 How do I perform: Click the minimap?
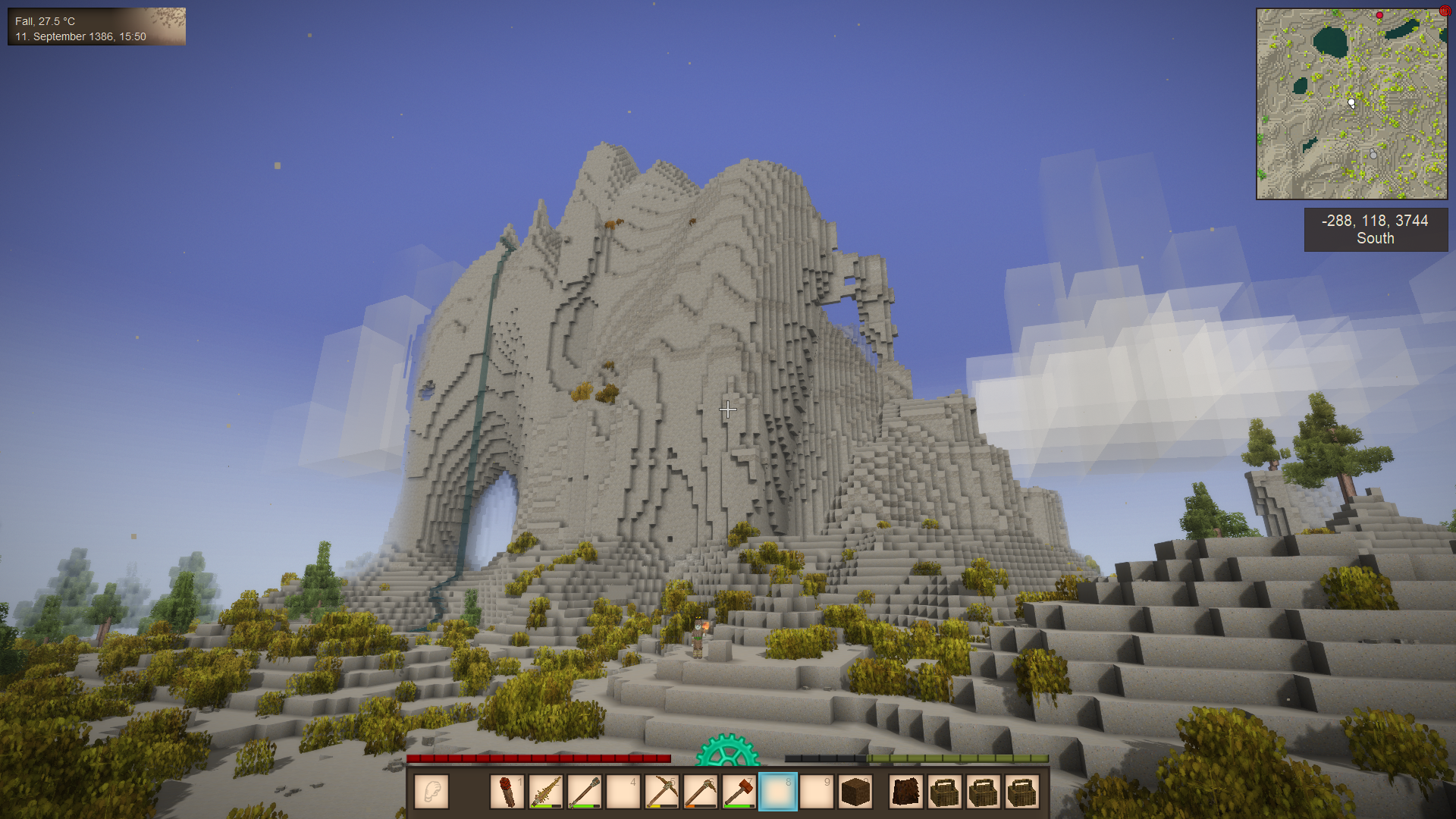[x=1351, y=104]
